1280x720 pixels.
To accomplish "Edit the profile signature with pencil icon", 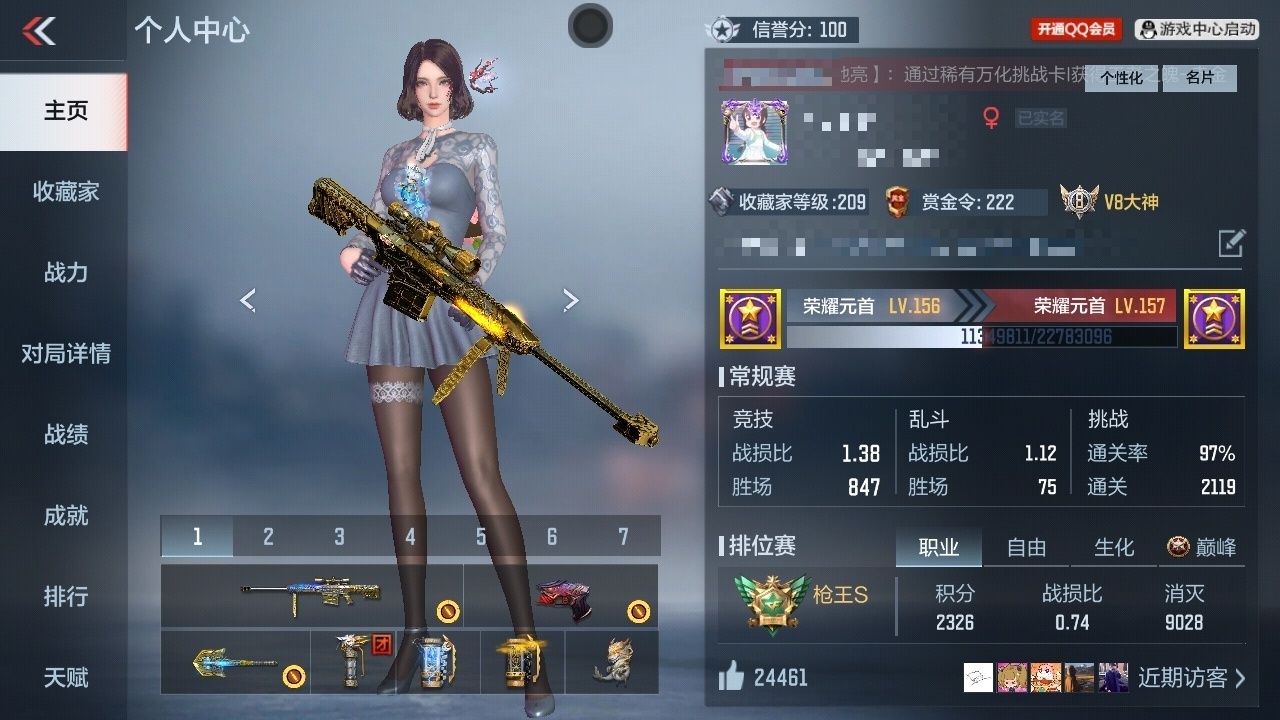I will pyautogui.click(x=1231, y=242).
